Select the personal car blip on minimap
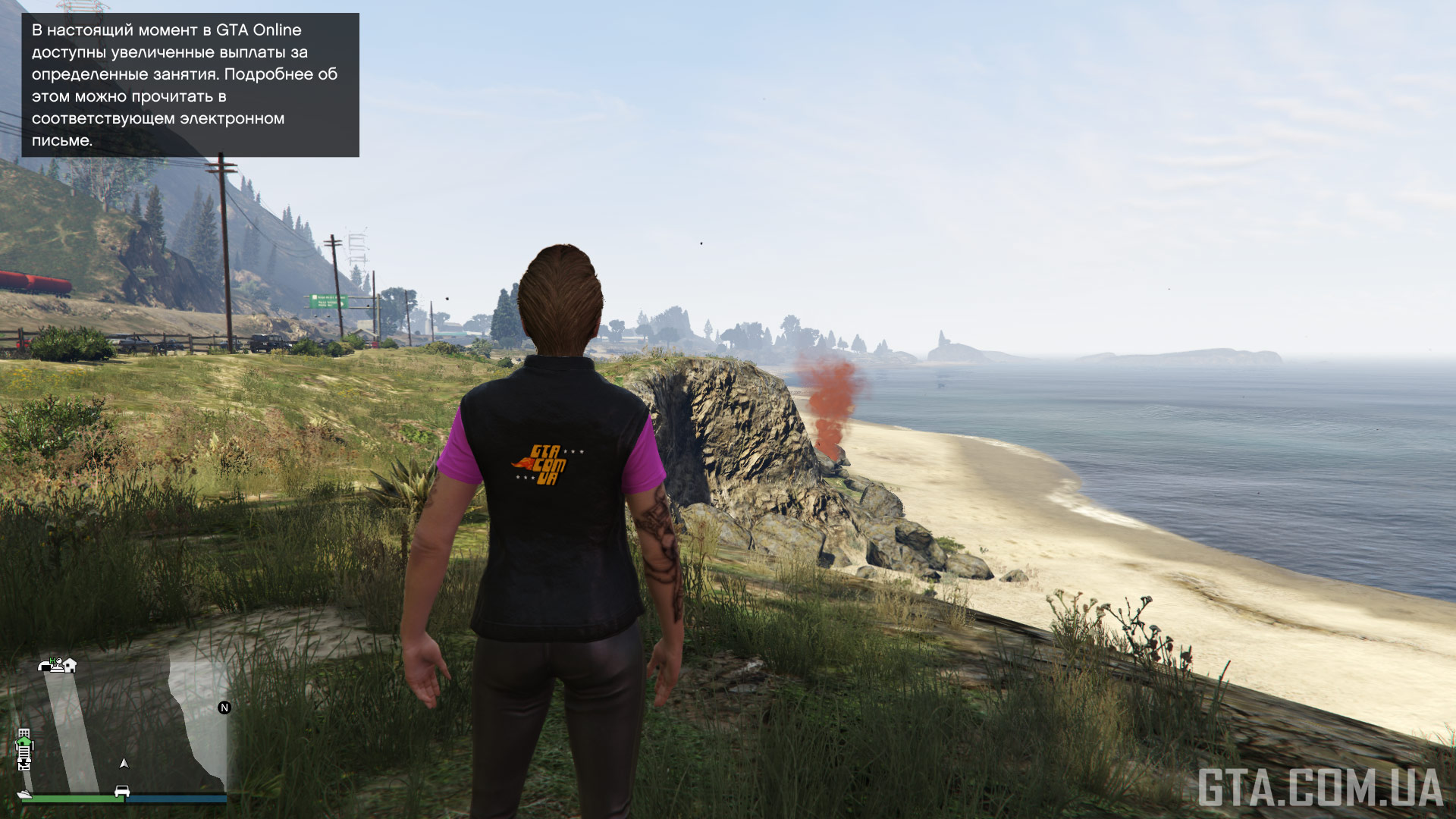Image resolution: width=1456 pixels, height=819 pixels. [121, 792]
